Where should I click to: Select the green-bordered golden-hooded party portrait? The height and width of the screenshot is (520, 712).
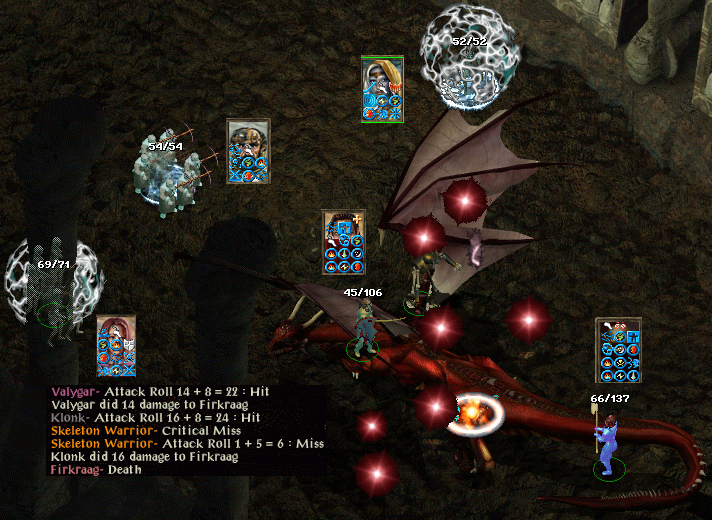click(382, 89)
